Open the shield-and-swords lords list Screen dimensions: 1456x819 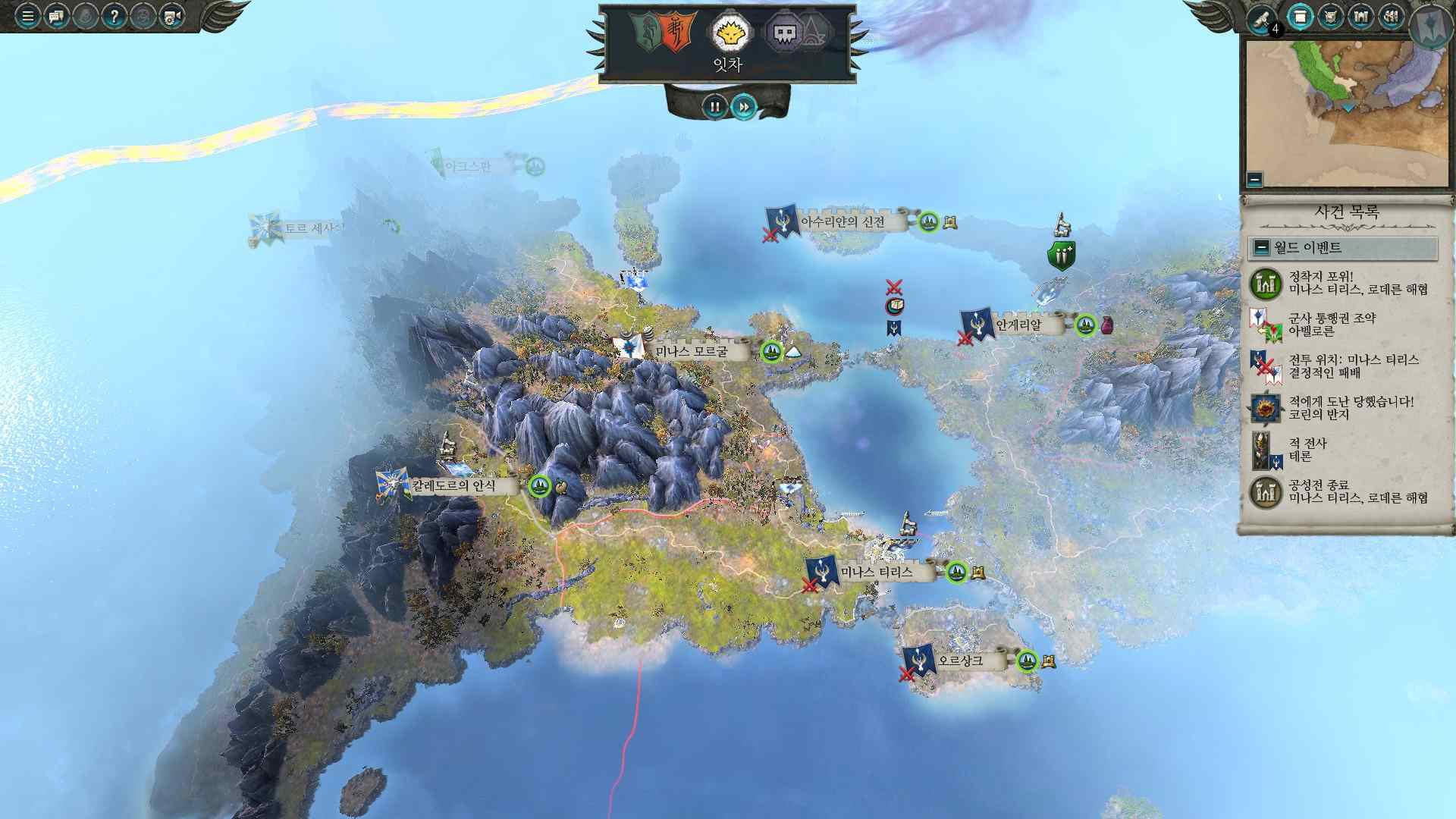coord(1330,17)
